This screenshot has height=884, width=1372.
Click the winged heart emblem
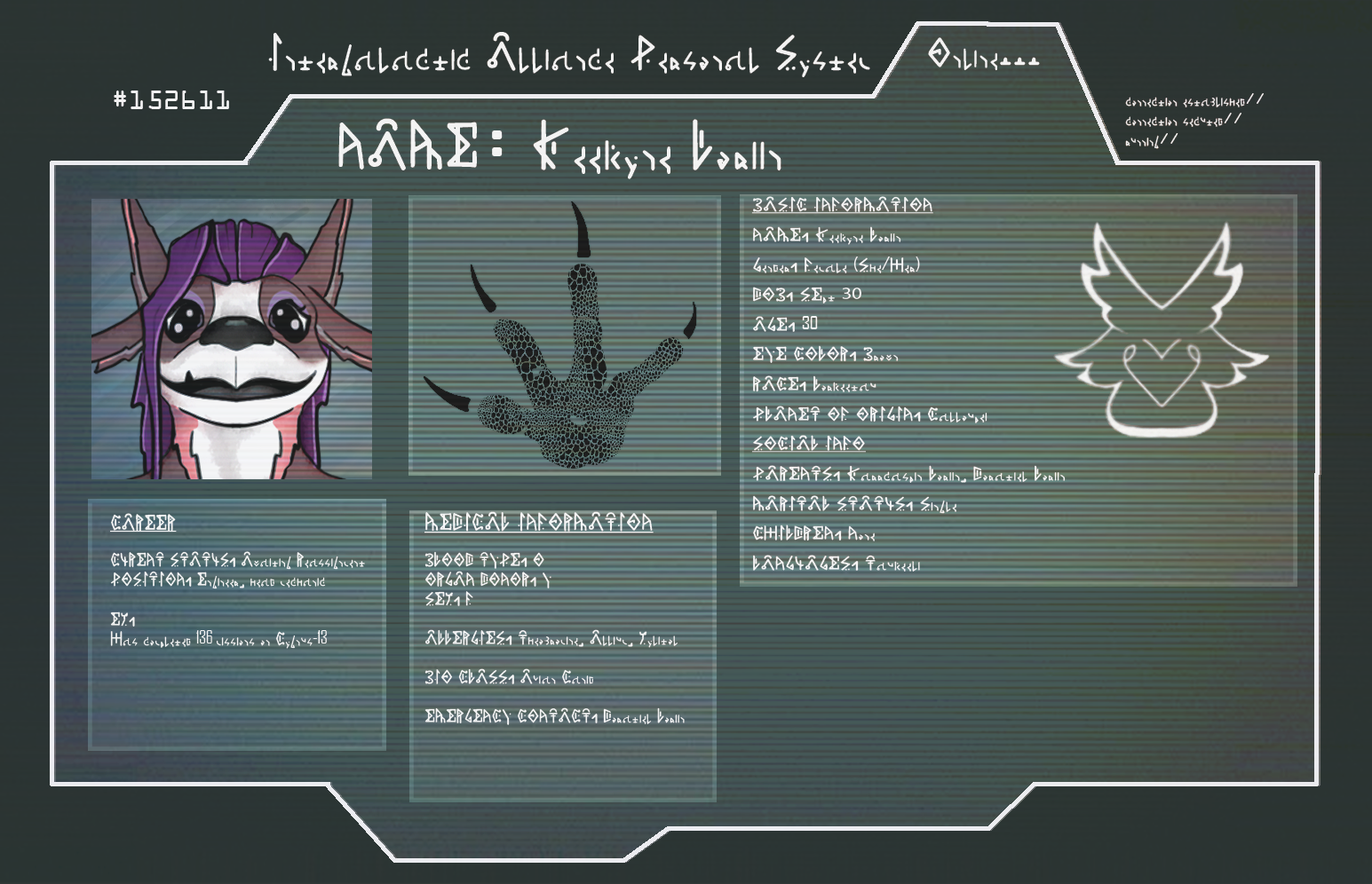pyautogui.click(x=1161, y=333)
